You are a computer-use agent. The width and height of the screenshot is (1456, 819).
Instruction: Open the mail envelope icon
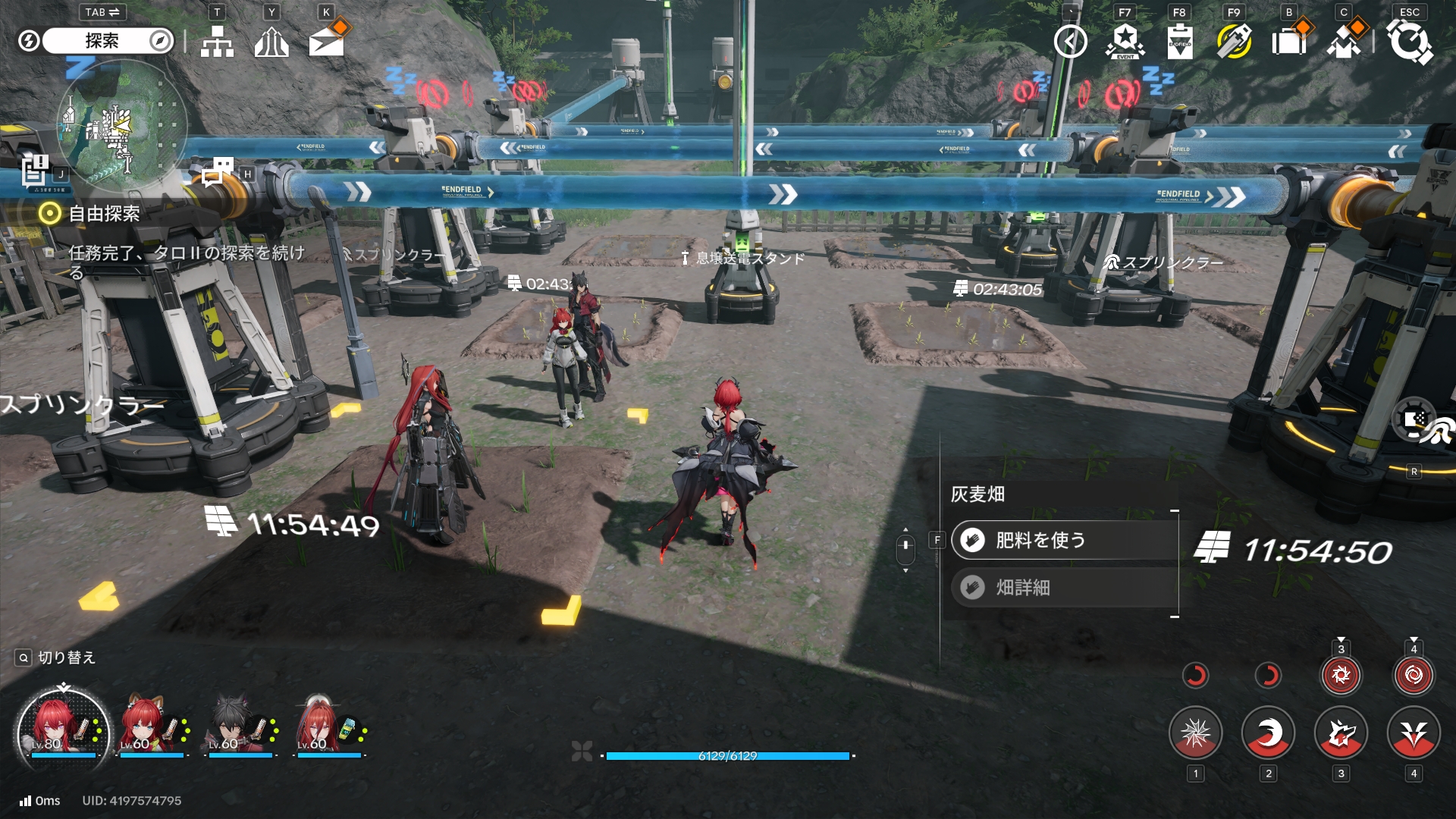pyautogui.click(x=327, y=42)
